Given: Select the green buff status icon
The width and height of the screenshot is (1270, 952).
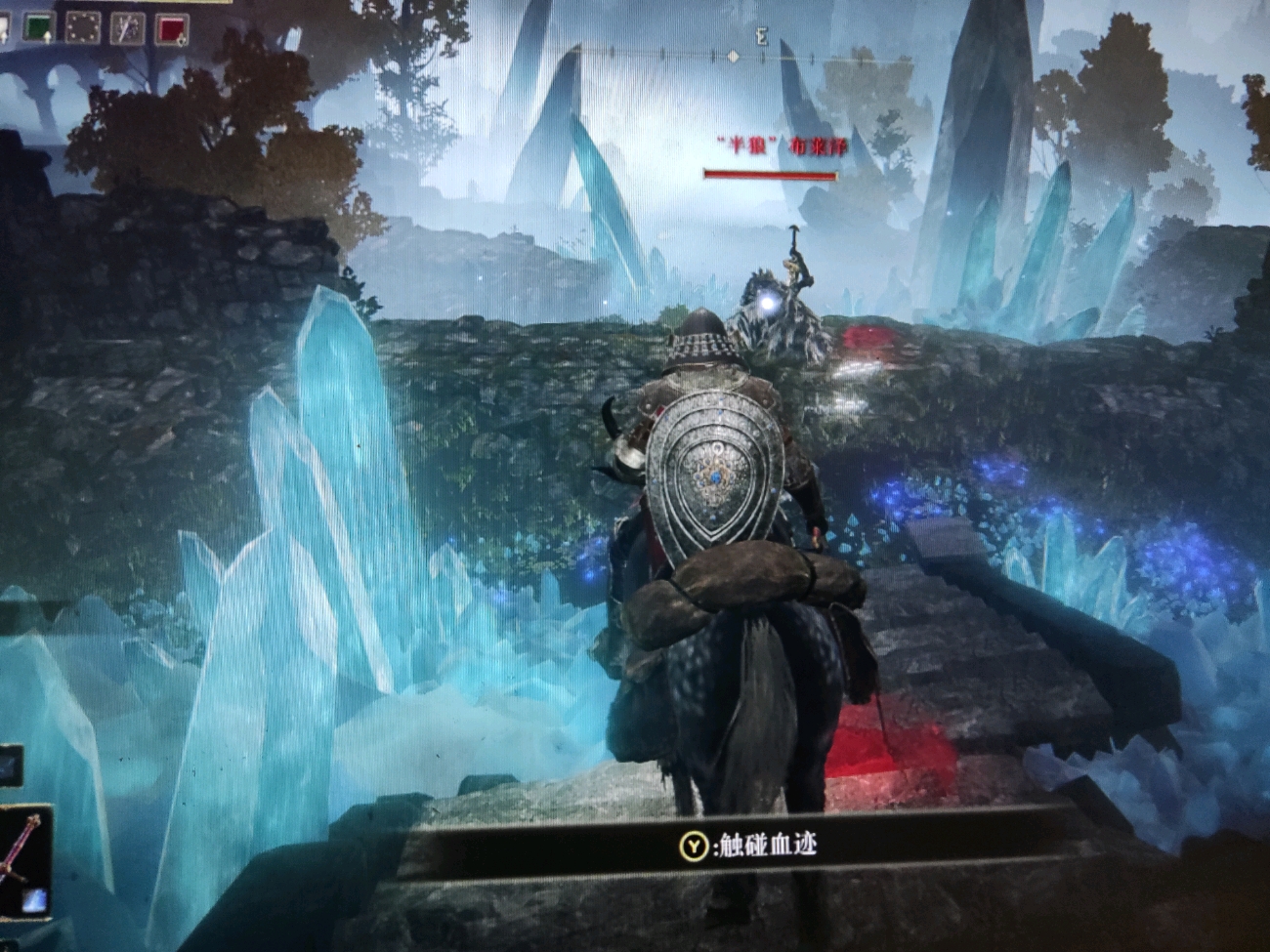Looking at the screenshot, I should (x=38, y=27).
